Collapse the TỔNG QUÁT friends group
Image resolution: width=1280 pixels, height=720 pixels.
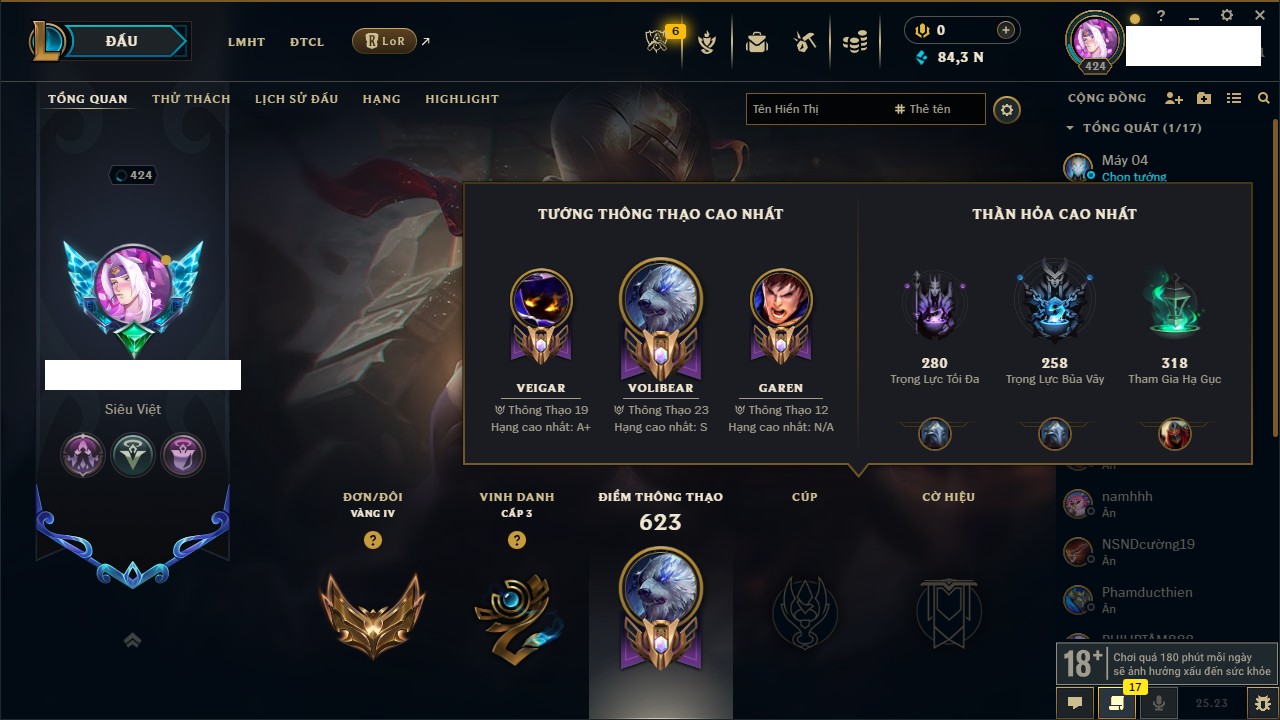click(1071, 128)
